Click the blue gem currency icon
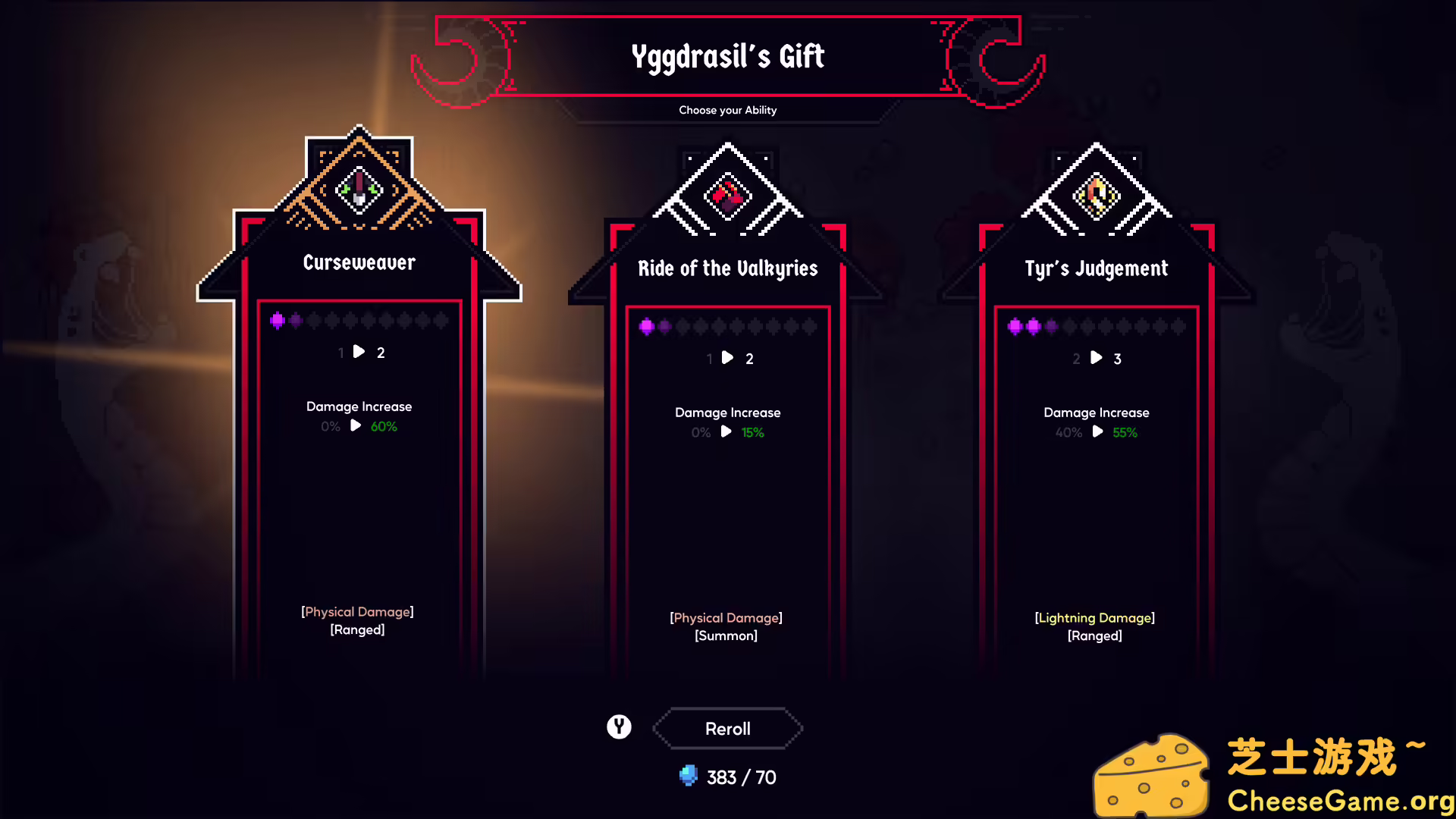This screenshot has width=1456, height=819. point(689,777)
